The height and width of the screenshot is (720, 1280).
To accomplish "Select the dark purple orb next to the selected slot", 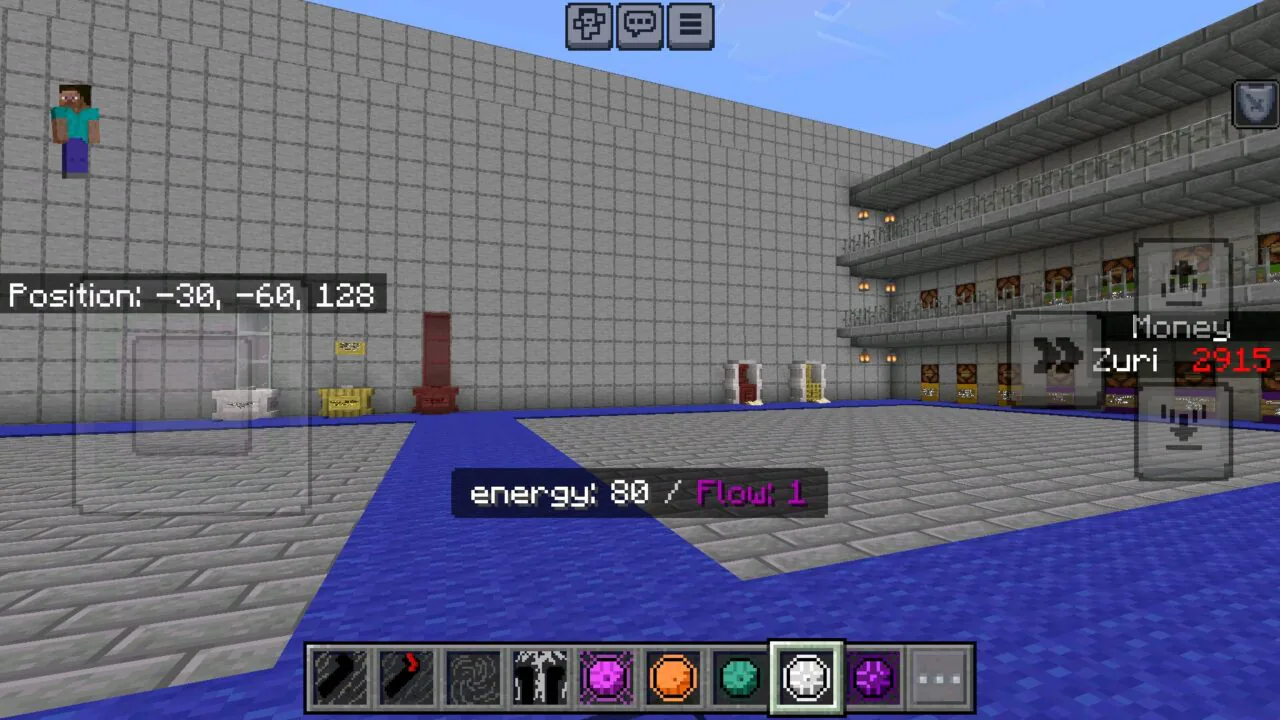I will [873, 677].
